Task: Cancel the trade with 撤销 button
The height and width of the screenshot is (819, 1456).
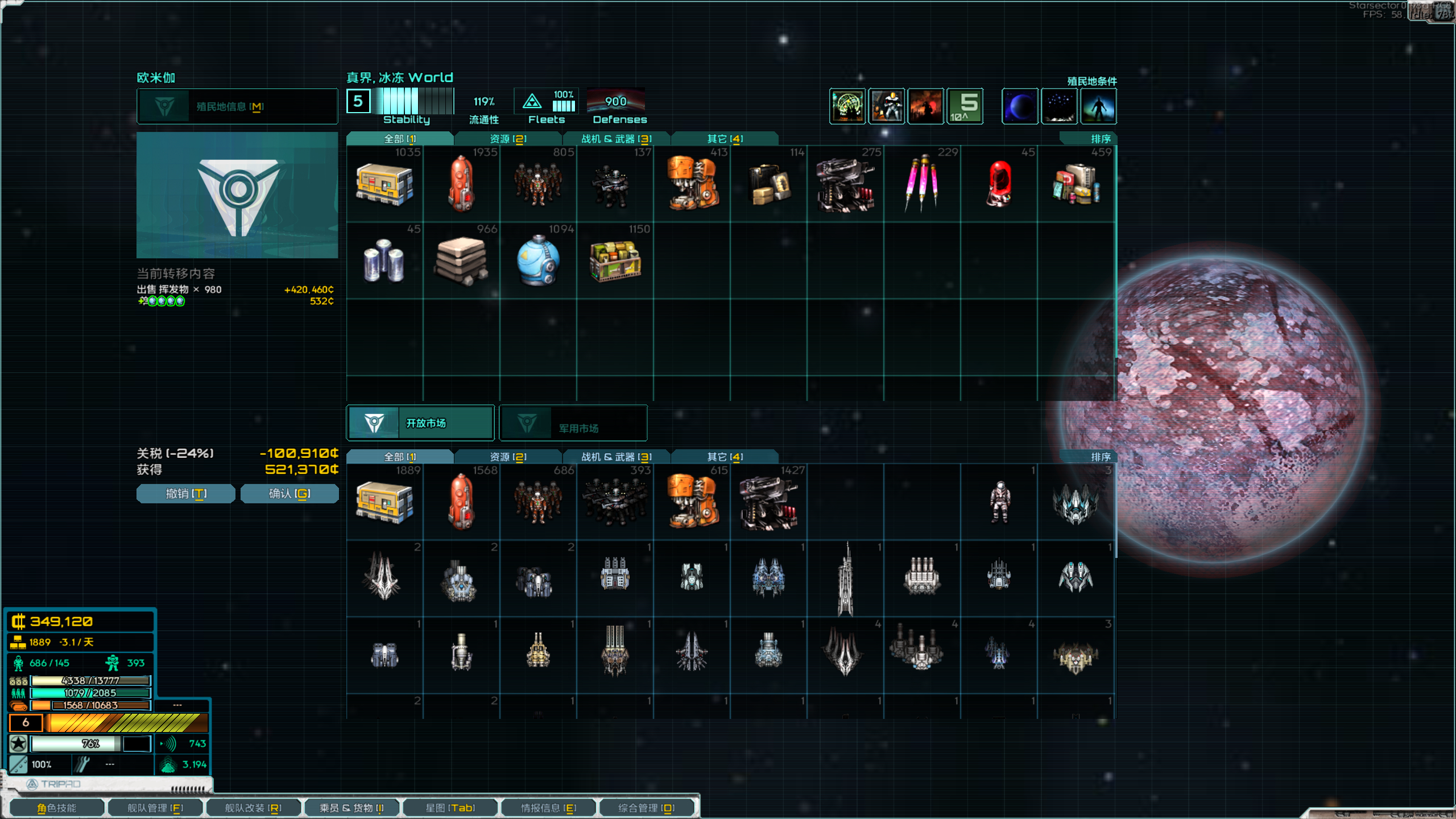Action: point(185,494)
